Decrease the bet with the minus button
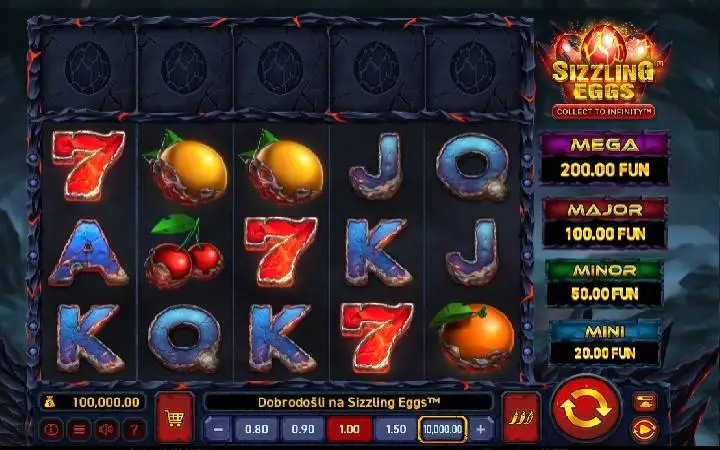This screenshot has width=720, height=450. [x=219, y=429]
